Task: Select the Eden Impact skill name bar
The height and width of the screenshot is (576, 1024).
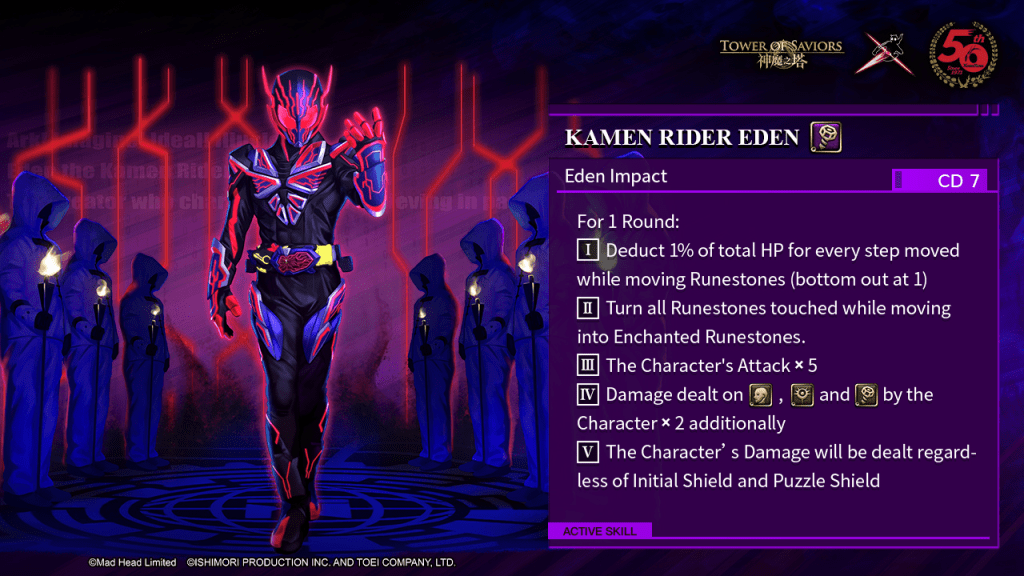Action: tap(720, 178)
